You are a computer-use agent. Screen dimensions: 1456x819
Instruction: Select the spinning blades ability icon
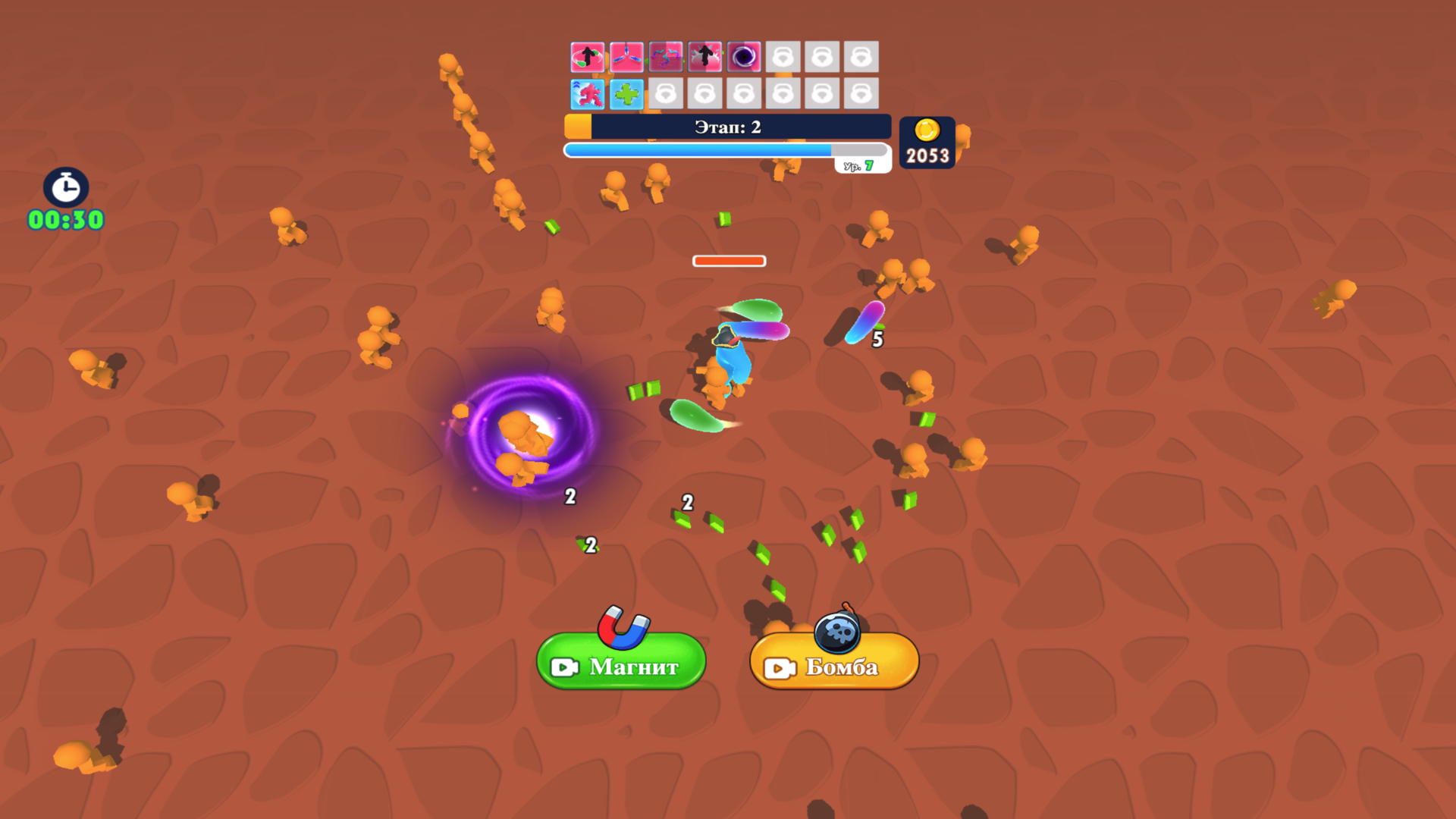coord(627,57)
